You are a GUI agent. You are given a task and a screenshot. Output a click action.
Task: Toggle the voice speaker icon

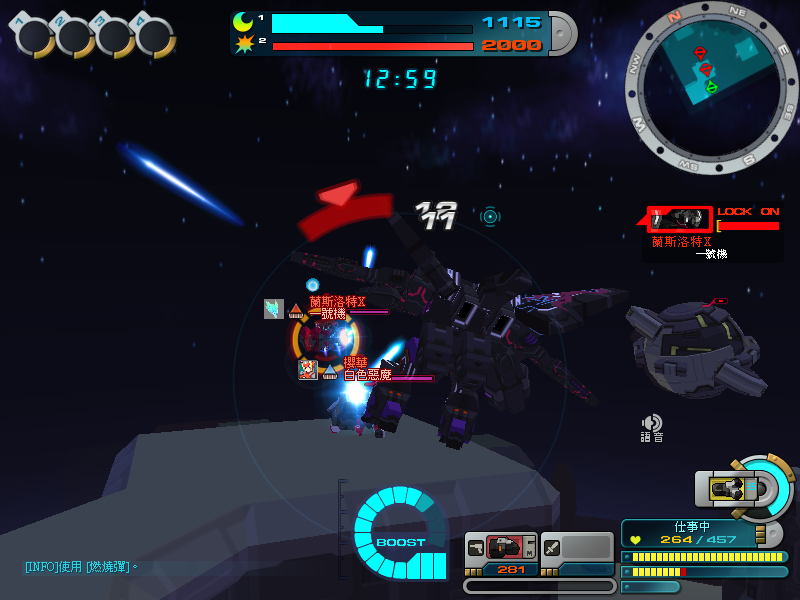coord(652,423)
